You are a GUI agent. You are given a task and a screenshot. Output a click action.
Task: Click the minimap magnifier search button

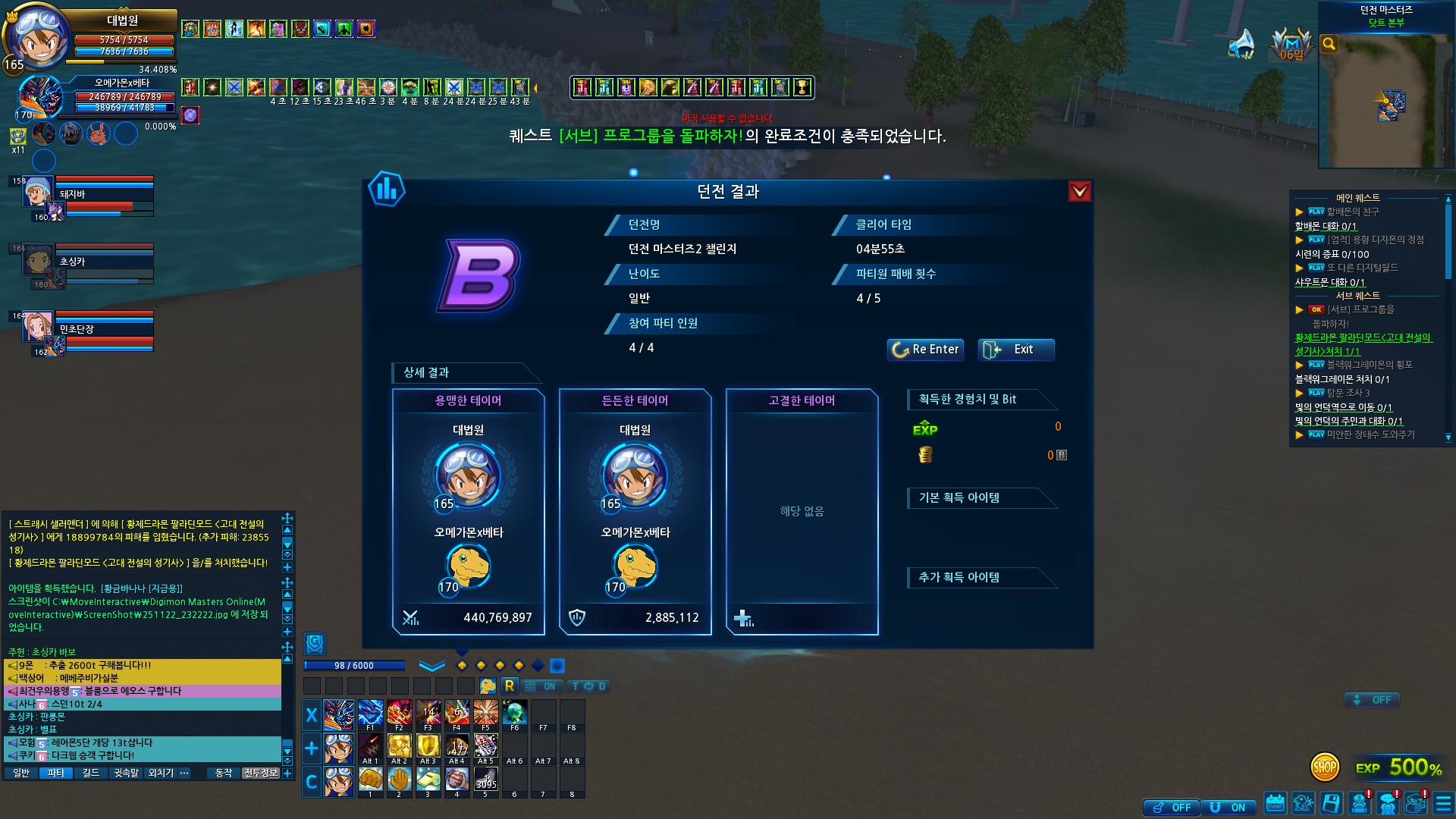[1329, 44]
